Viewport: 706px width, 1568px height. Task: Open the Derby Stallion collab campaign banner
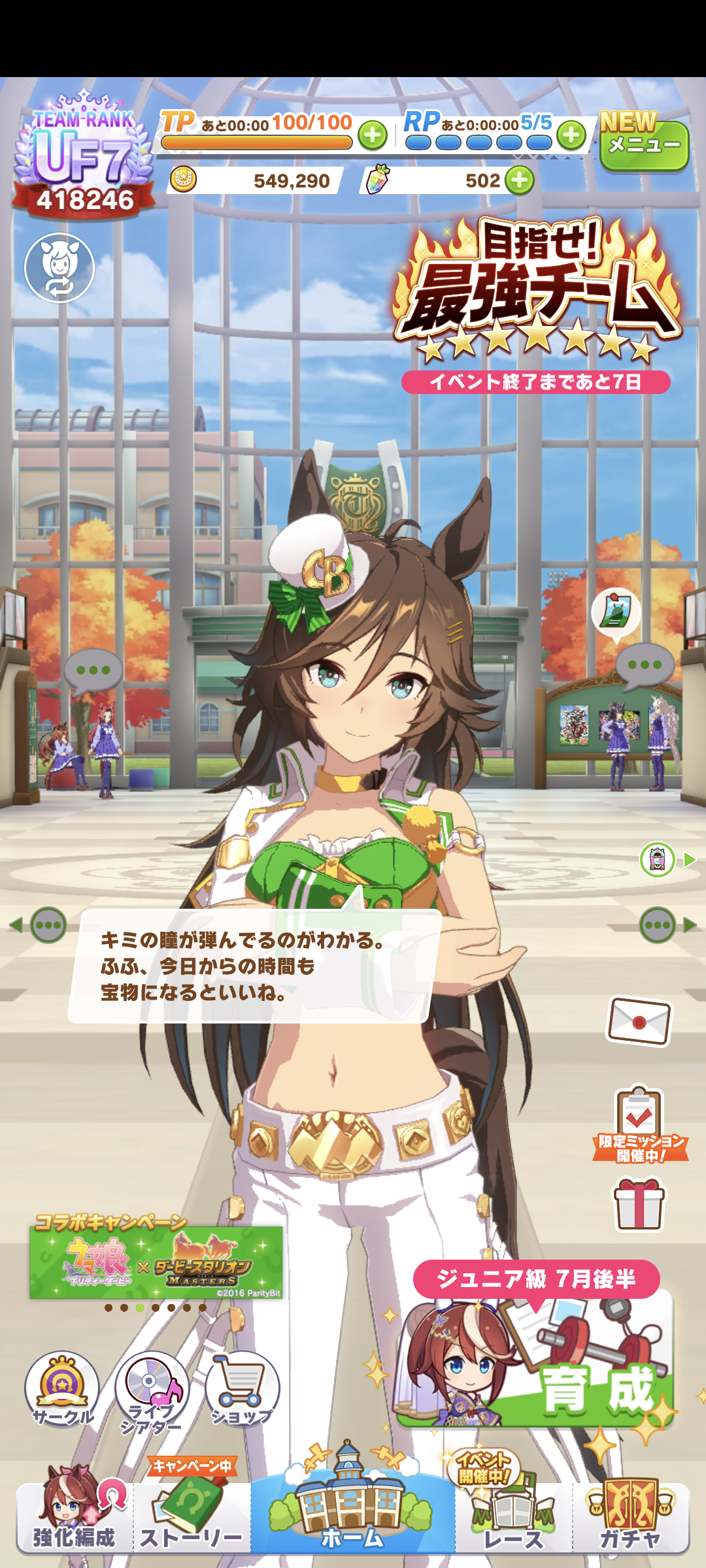click(156, 1262)
